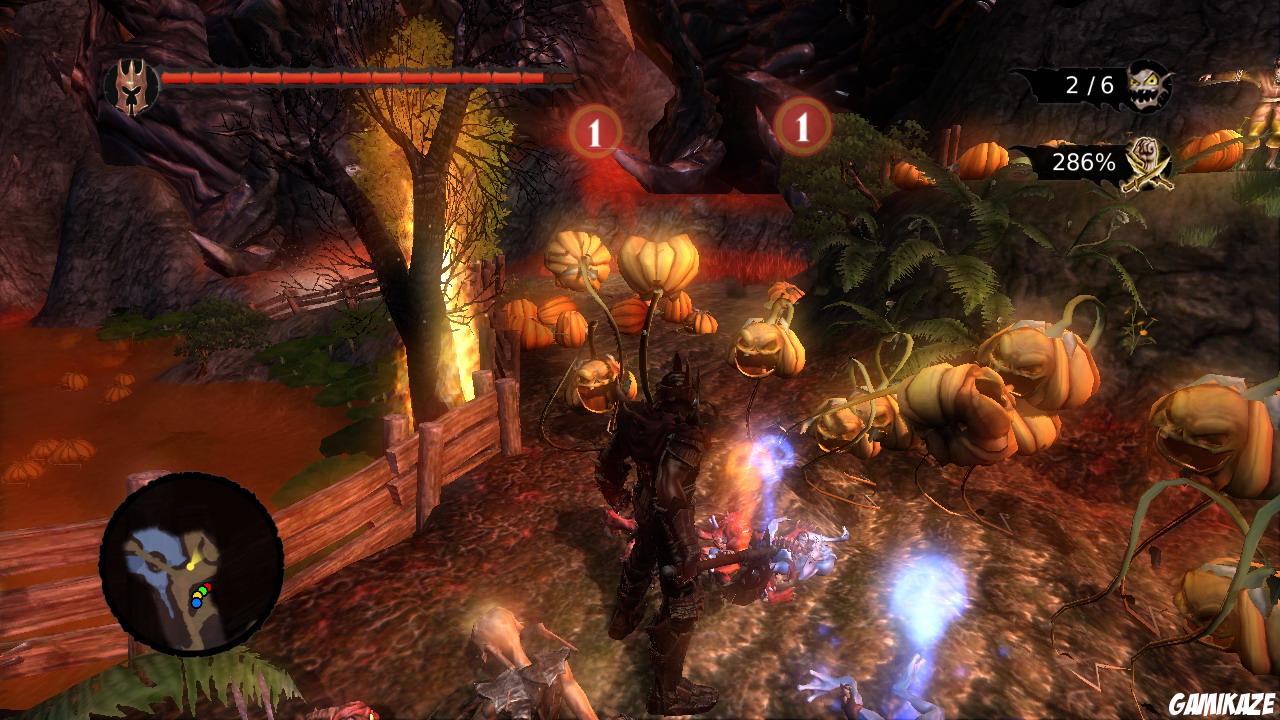
Task: Click the Overlord helmet portrait icon
Action: (x=132, y=85)
